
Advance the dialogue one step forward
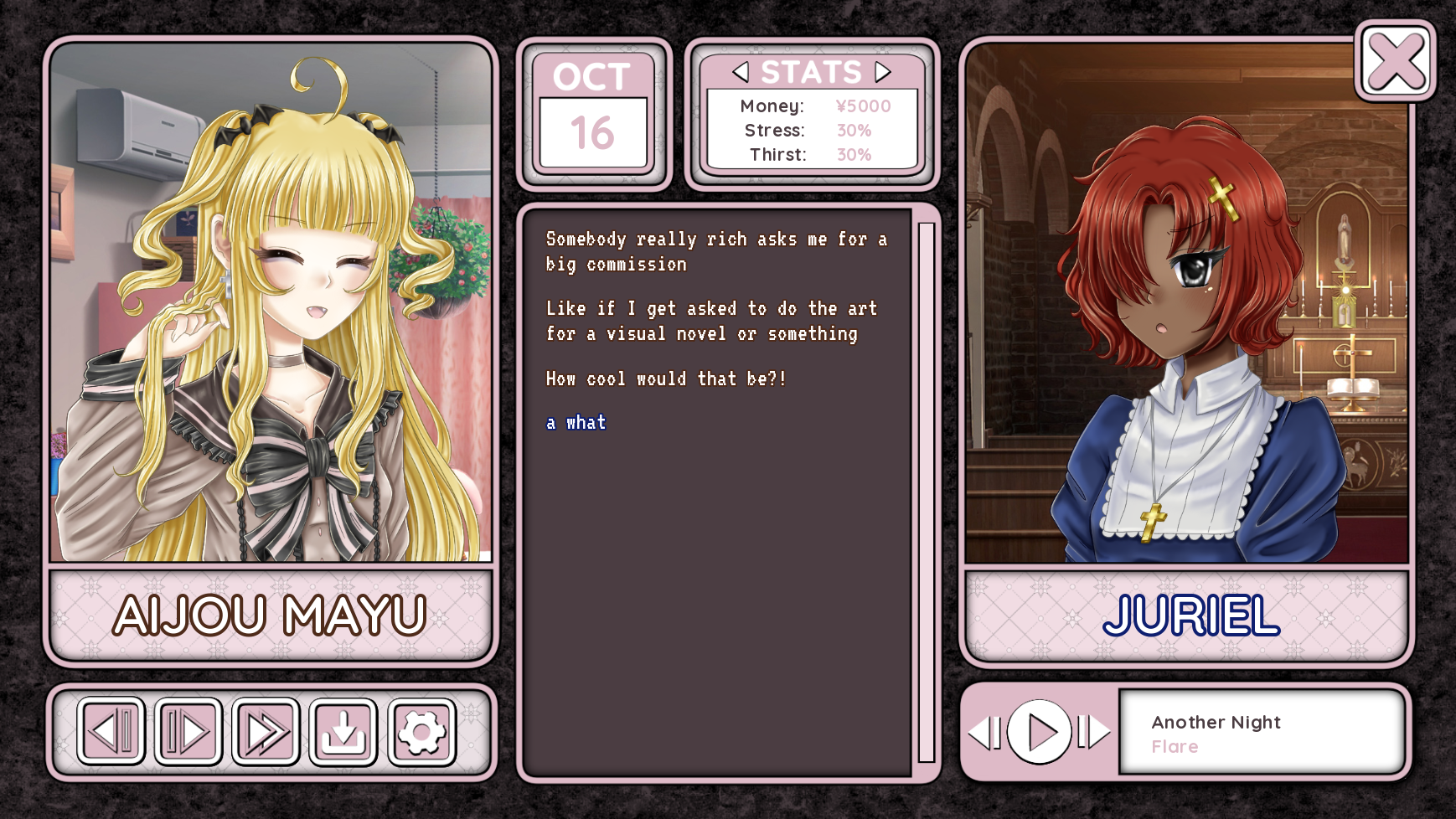coord(187,732)
